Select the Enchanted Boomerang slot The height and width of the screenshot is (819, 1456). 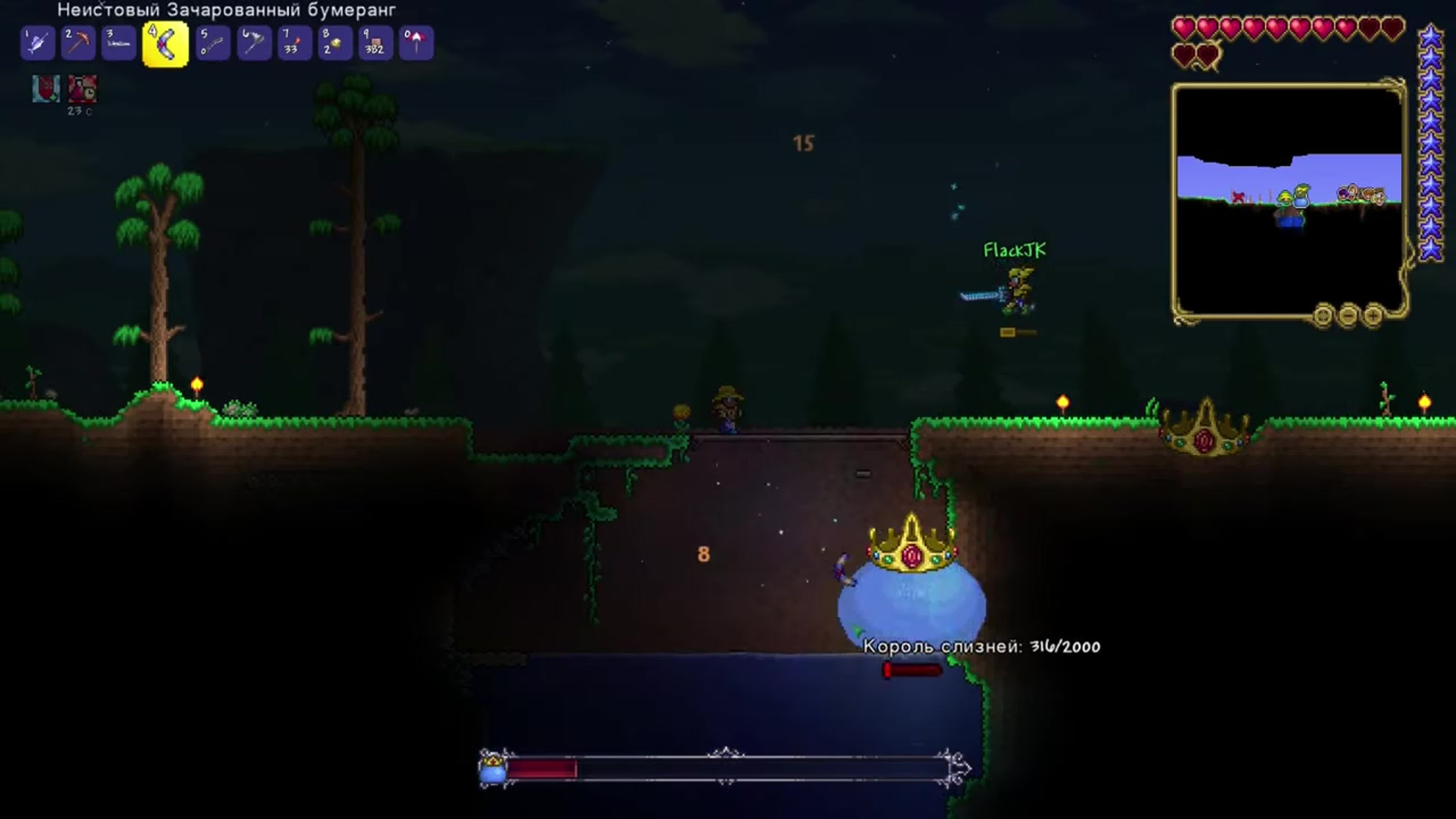point(165,44)
